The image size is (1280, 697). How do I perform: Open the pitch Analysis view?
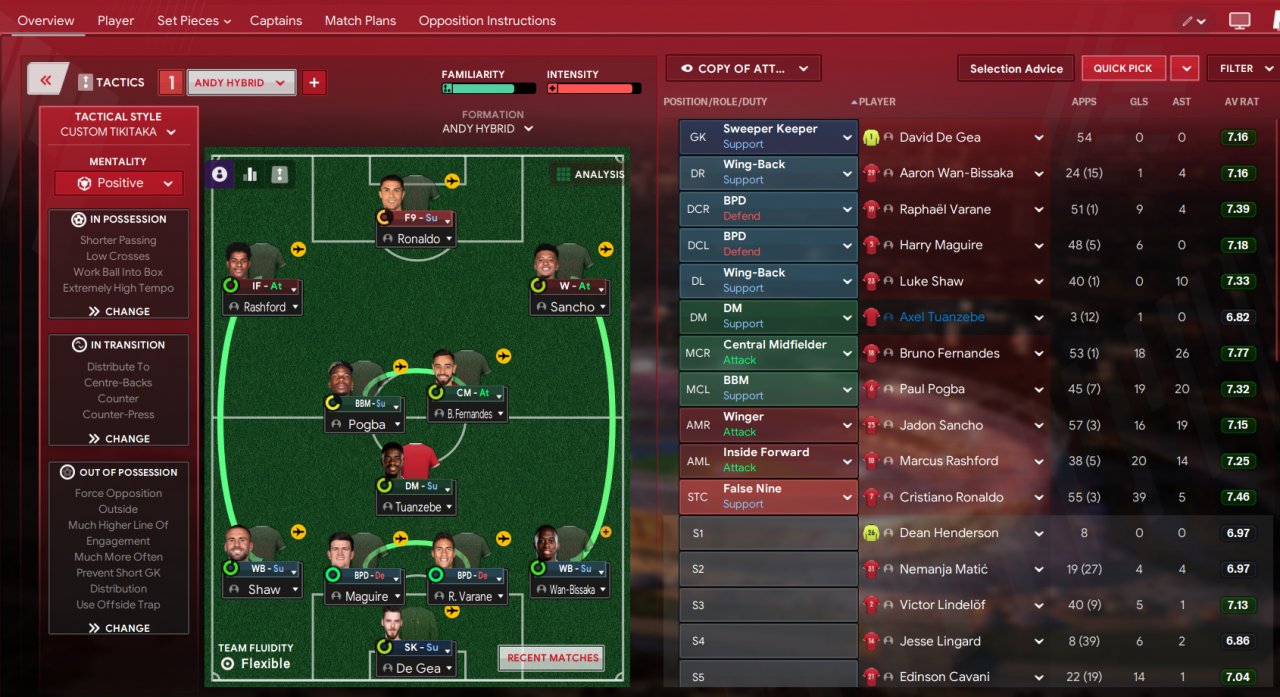tap(590, 174)
